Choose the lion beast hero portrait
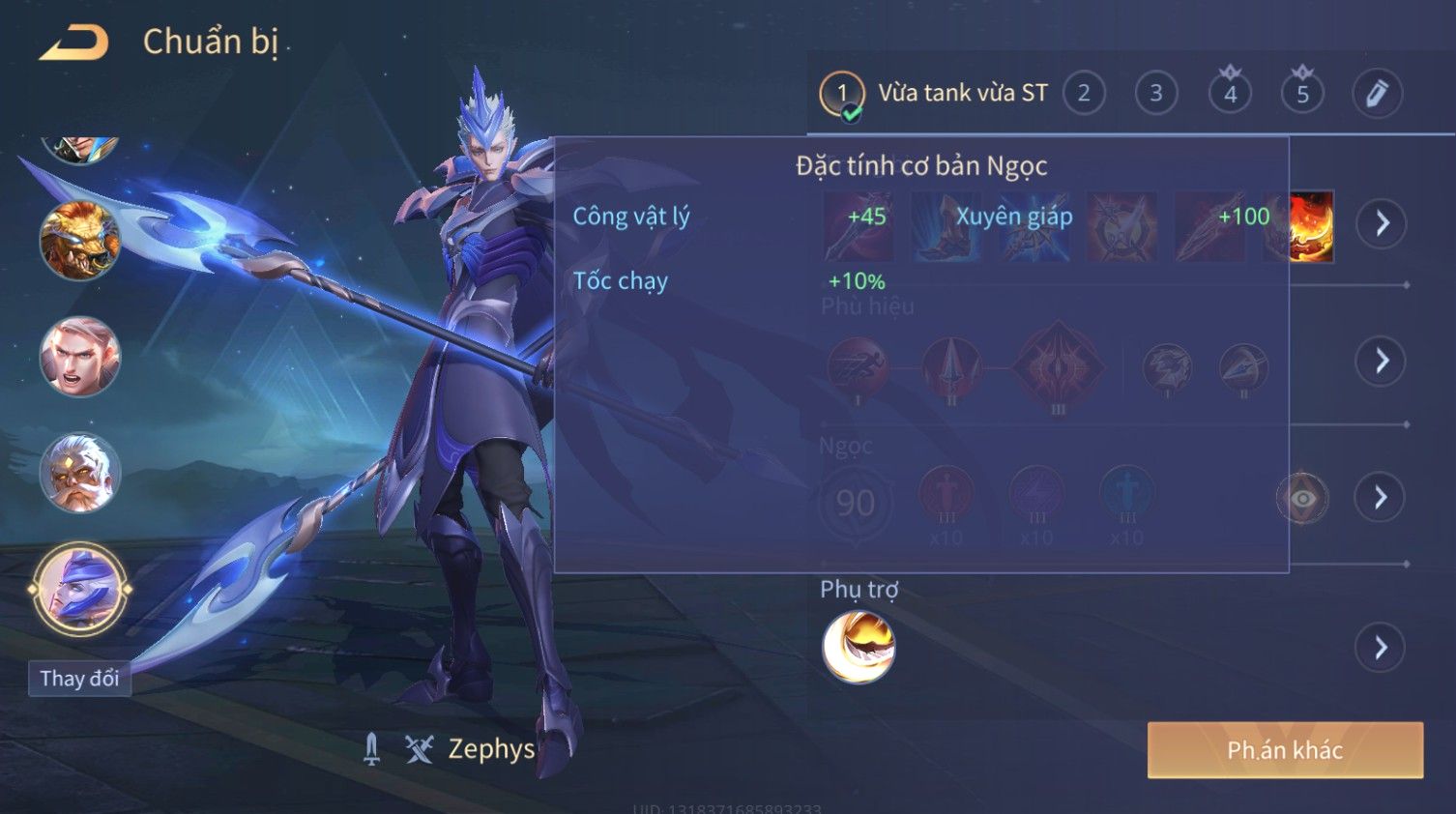This screenshot has height=814, width=1456. point(79,241)
